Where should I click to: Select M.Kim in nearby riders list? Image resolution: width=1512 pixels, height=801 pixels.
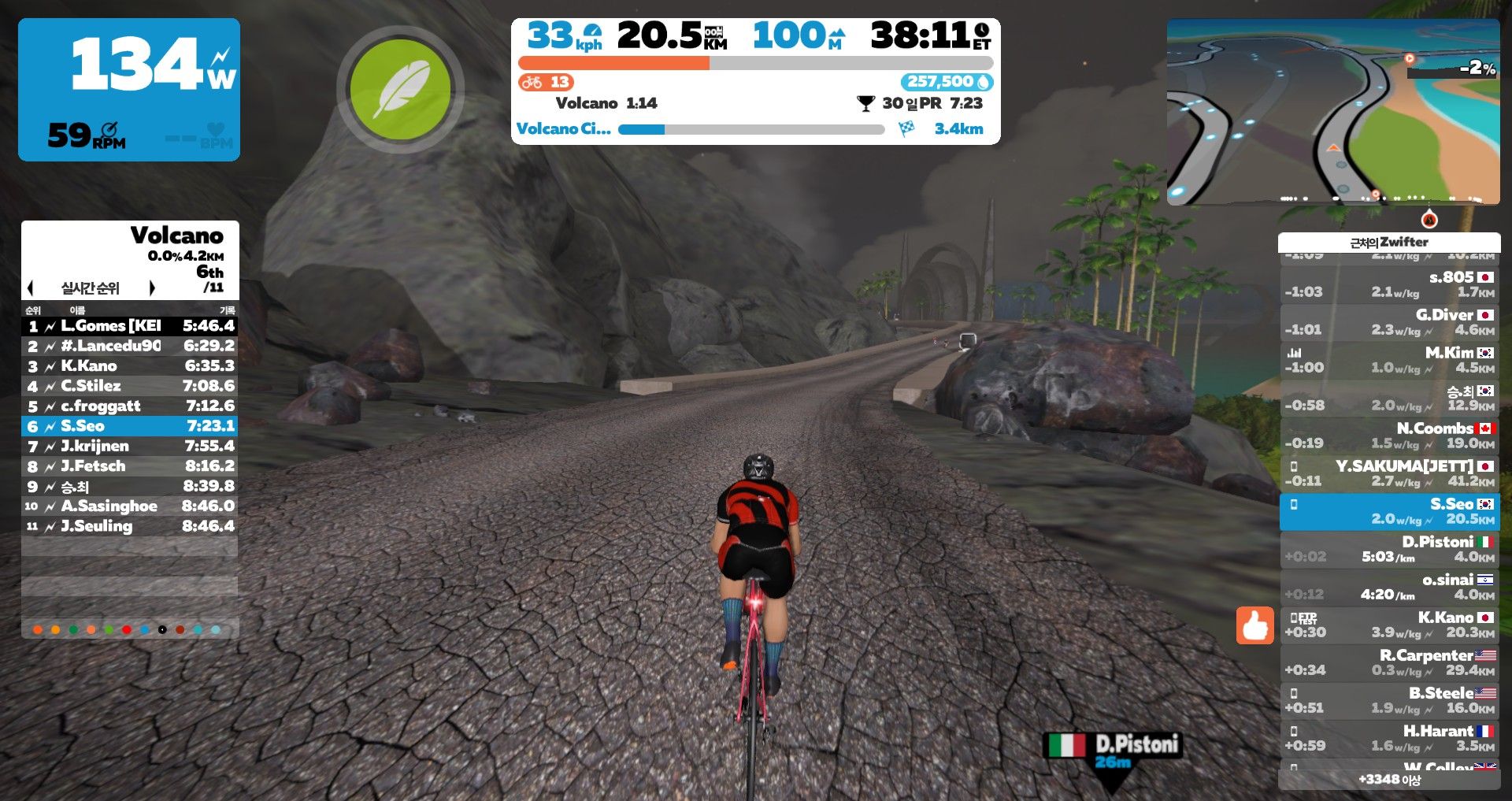point(1389,360)
